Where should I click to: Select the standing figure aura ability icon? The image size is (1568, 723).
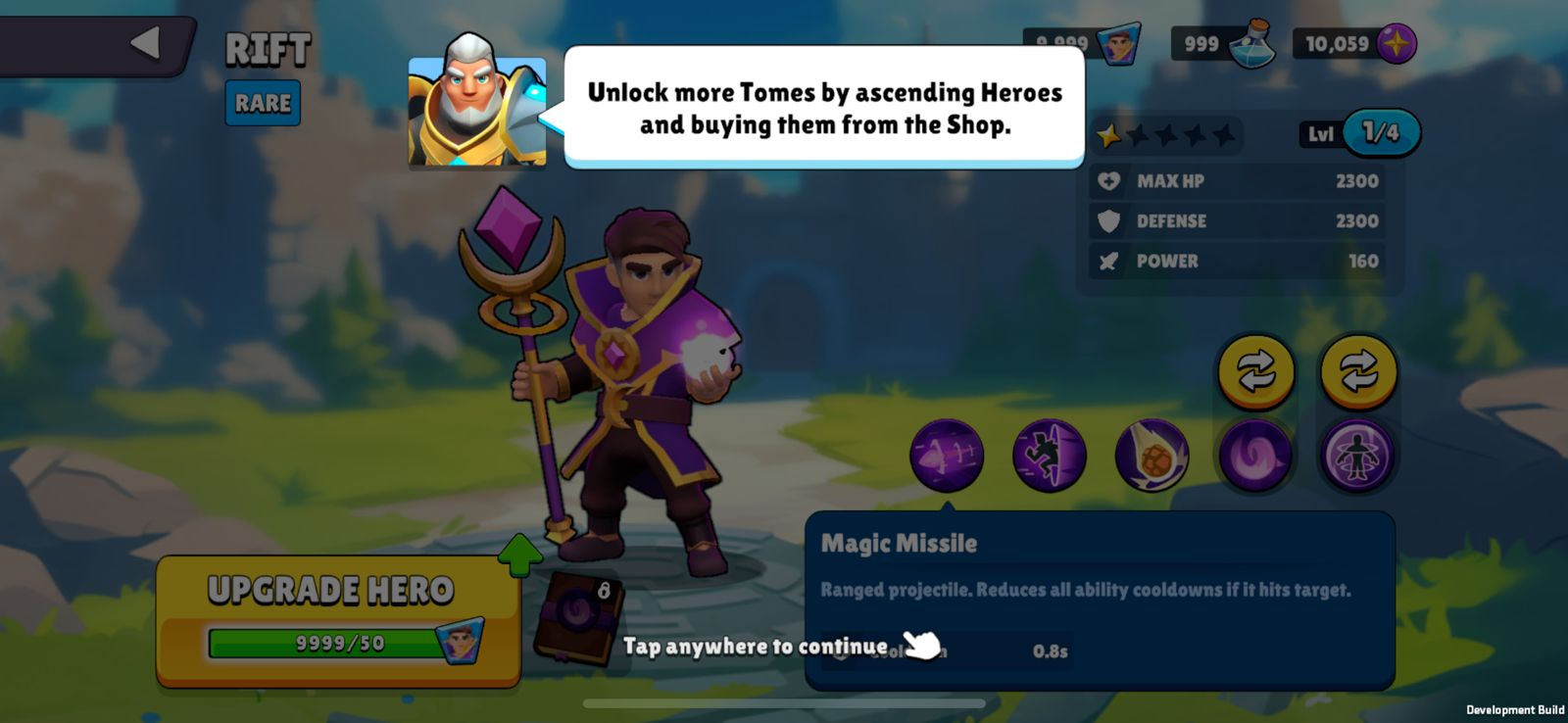pos(1357,455)
